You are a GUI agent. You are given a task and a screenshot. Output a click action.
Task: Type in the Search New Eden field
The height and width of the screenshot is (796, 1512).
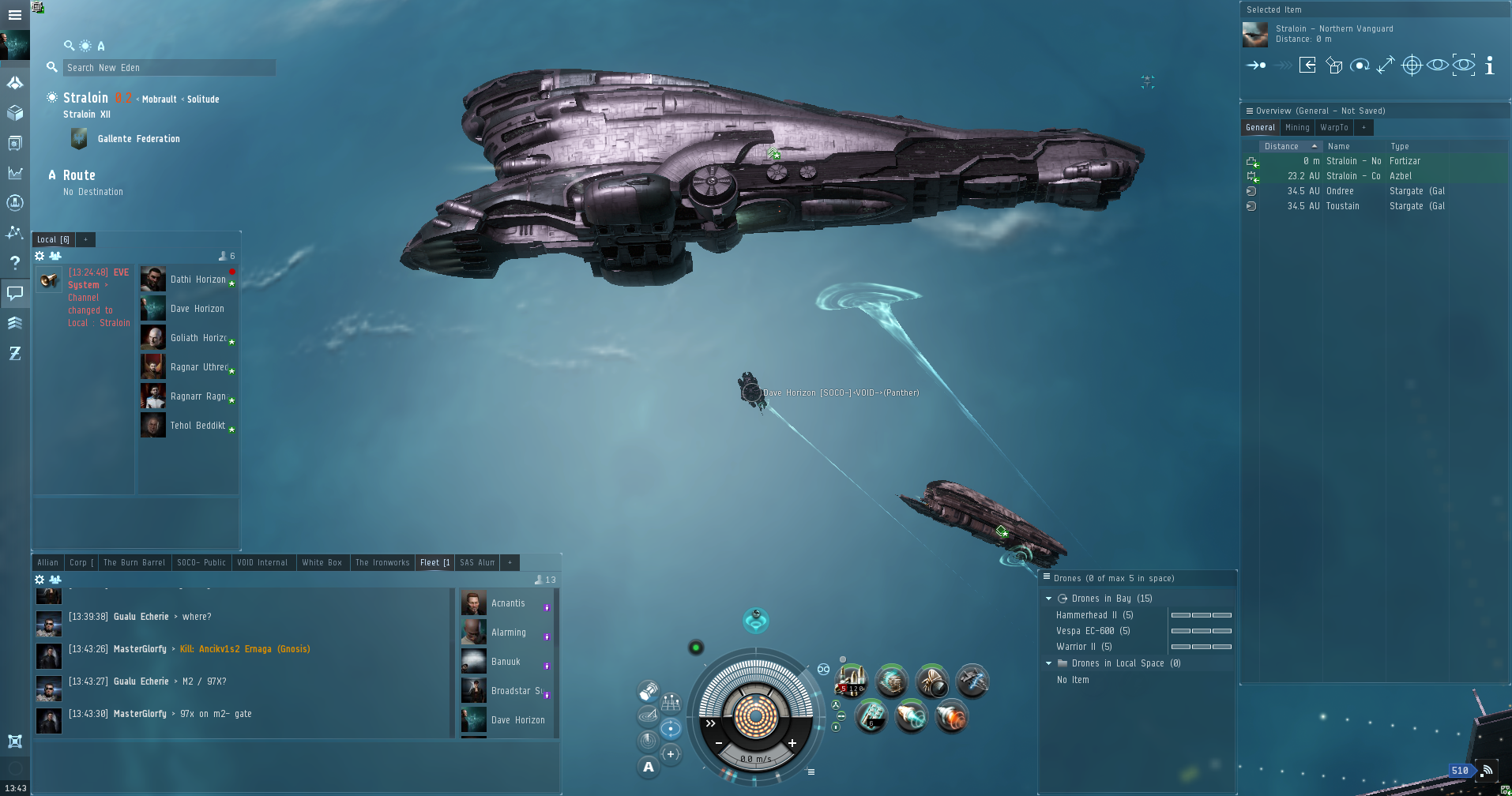(x=169, y=68)
